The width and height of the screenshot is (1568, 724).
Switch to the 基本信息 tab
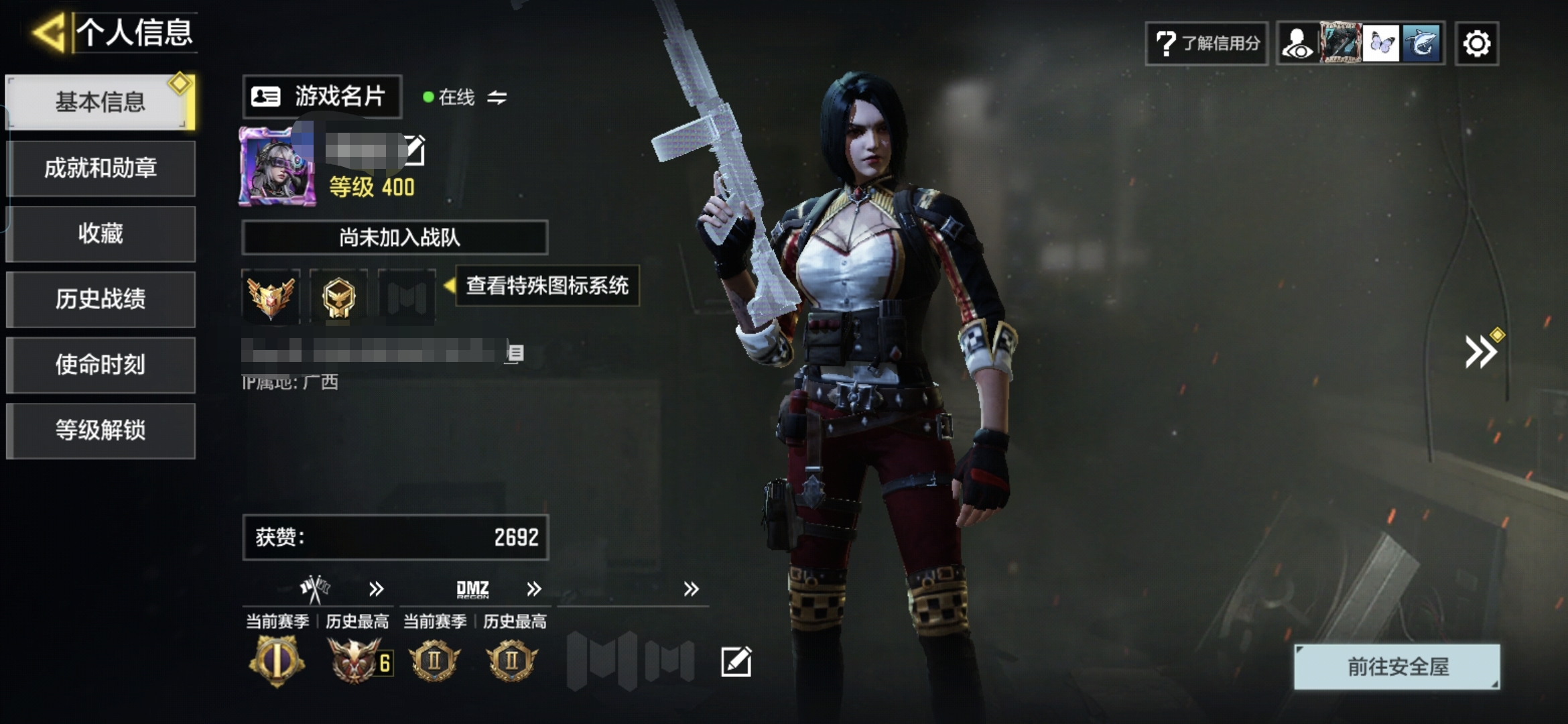101,102
